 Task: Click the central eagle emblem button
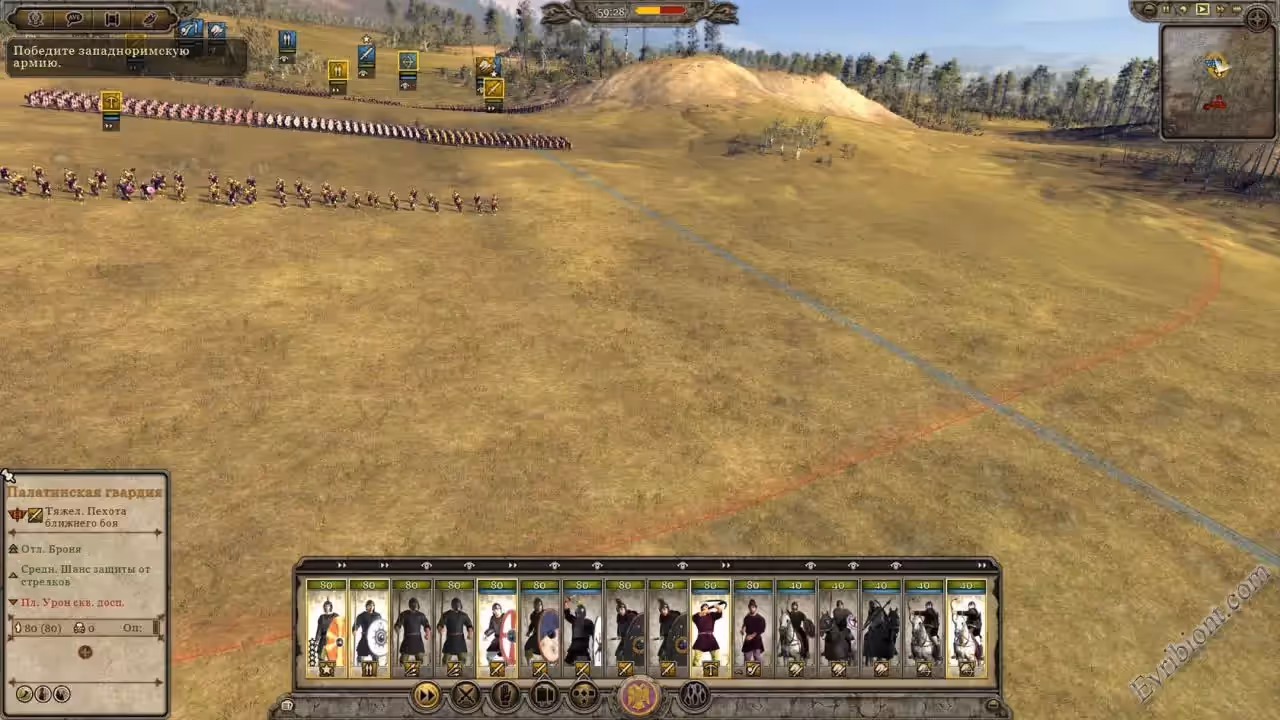coord(640,696)
